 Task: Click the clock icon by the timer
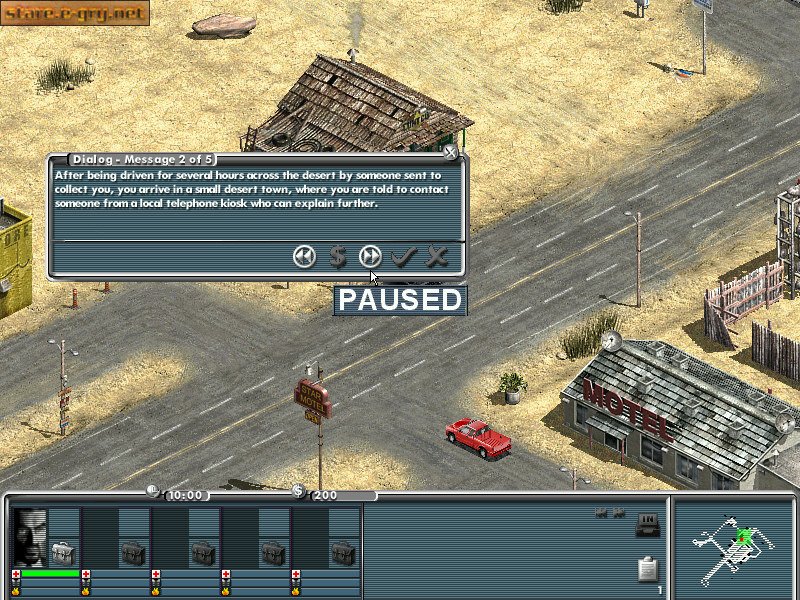click(153, 490)
